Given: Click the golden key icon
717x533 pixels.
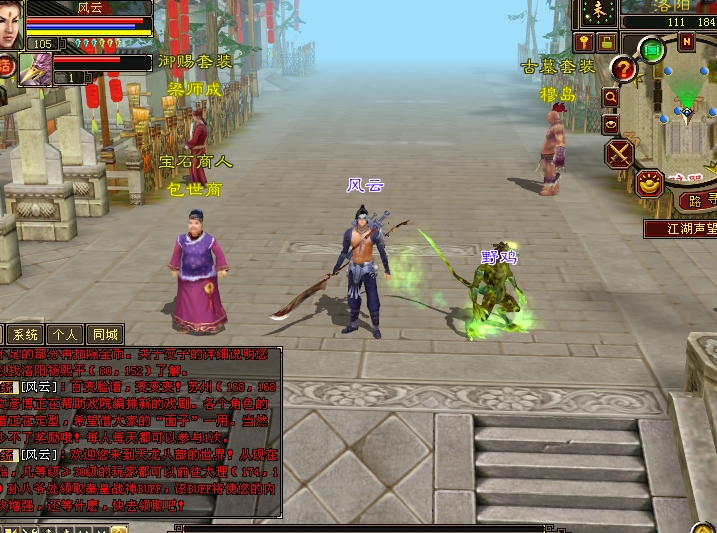Looking at the screenshot, I should 584,42.
